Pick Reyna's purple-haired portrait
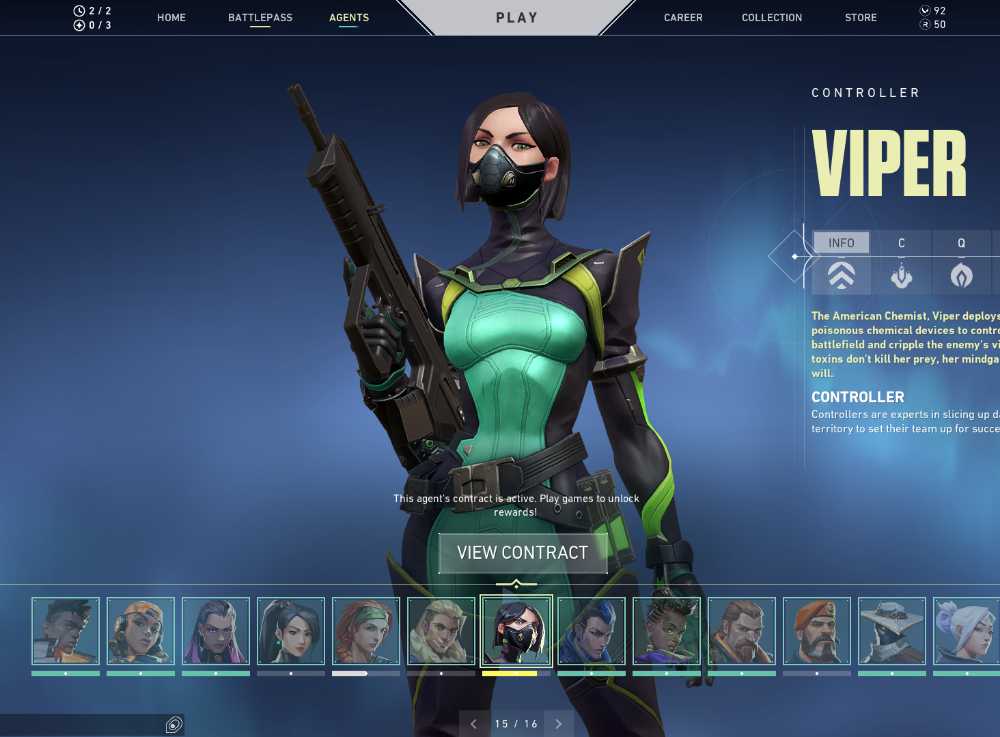 point(216,631)
